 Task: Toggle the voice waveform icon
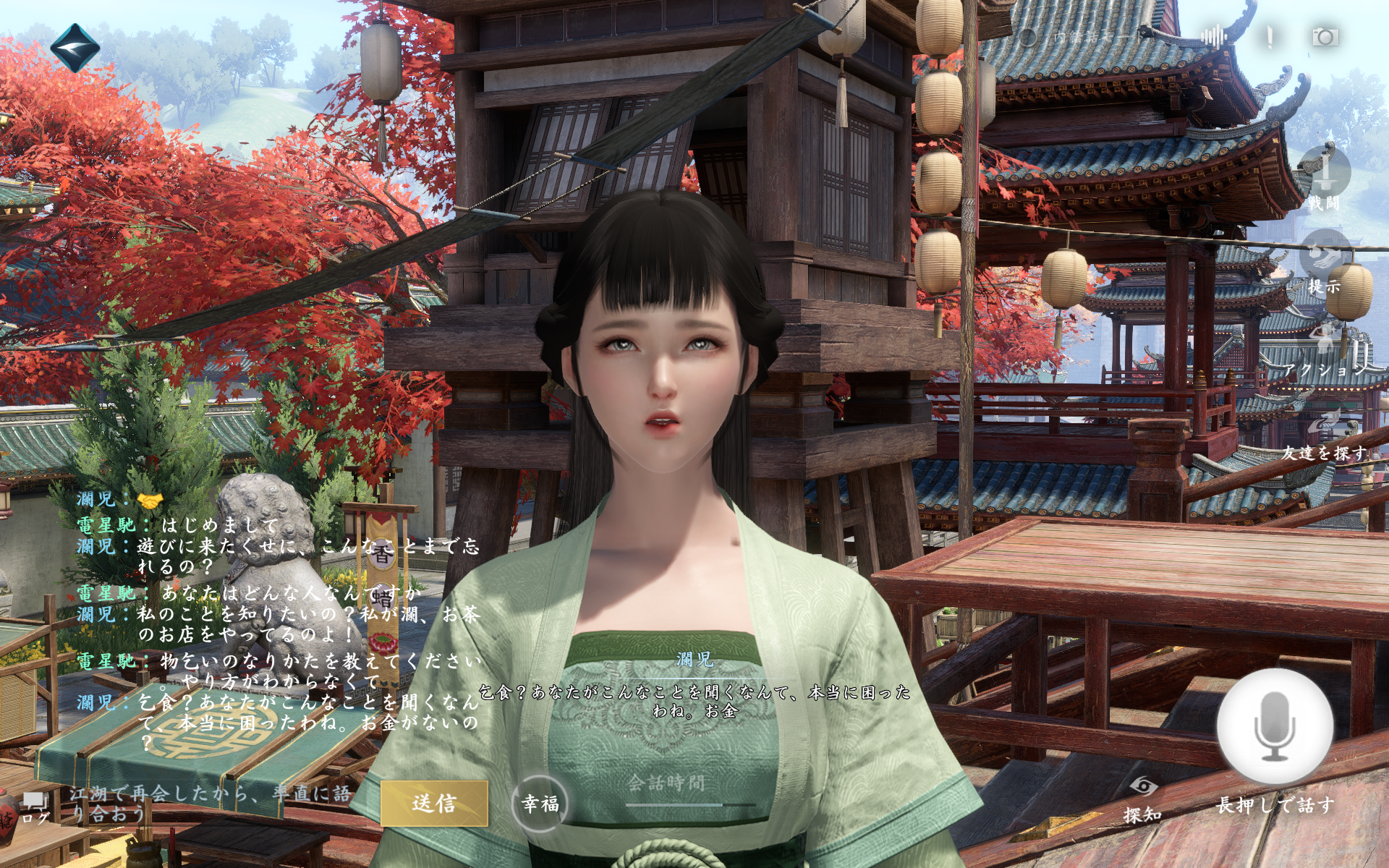coord(1212,36)
